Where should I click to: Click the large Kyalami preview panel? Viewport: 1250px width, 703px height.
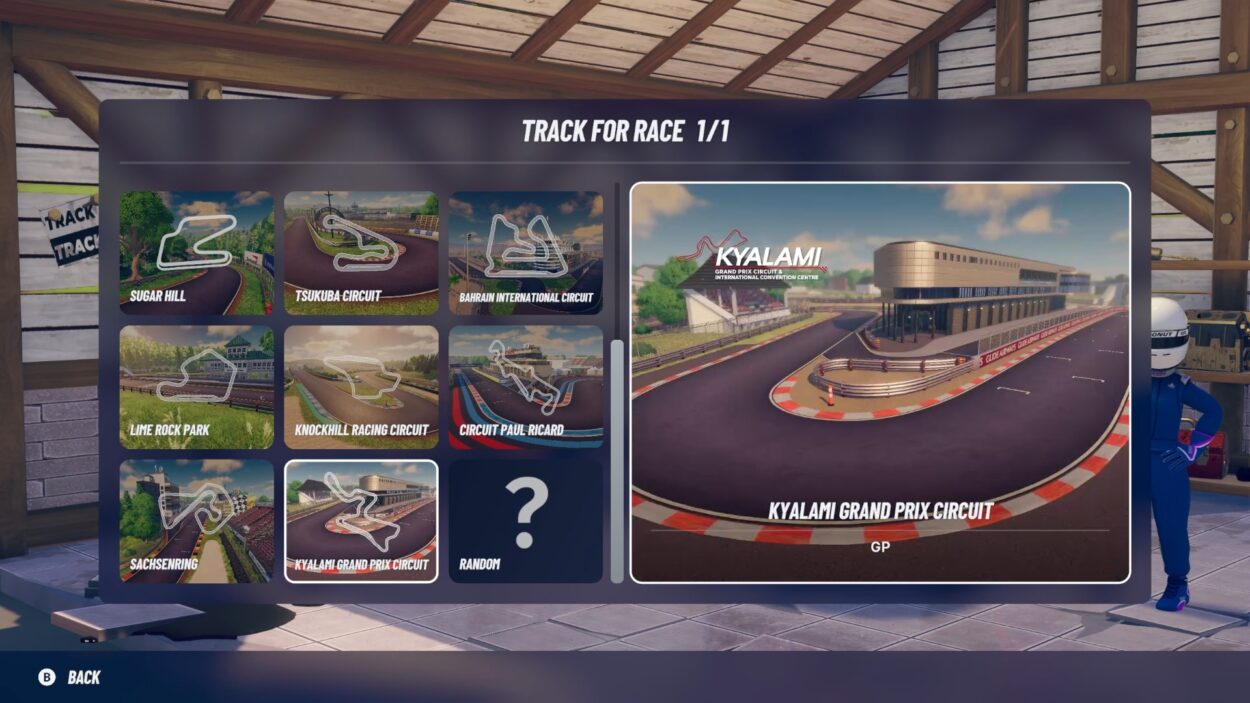(x=880, y=382)
